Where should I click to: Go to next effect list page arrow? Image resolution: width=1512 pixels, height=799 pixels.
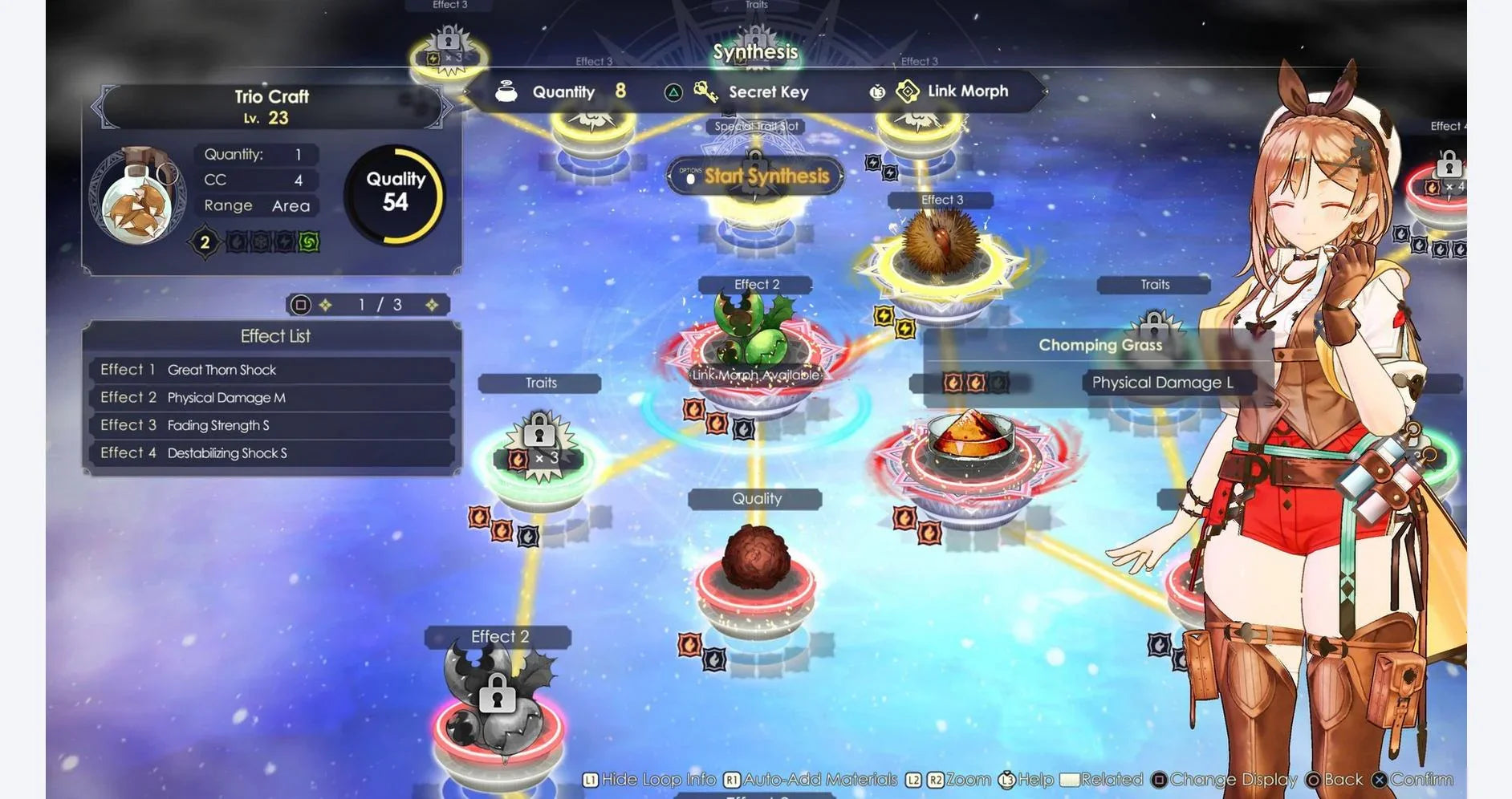pos(432,305)
